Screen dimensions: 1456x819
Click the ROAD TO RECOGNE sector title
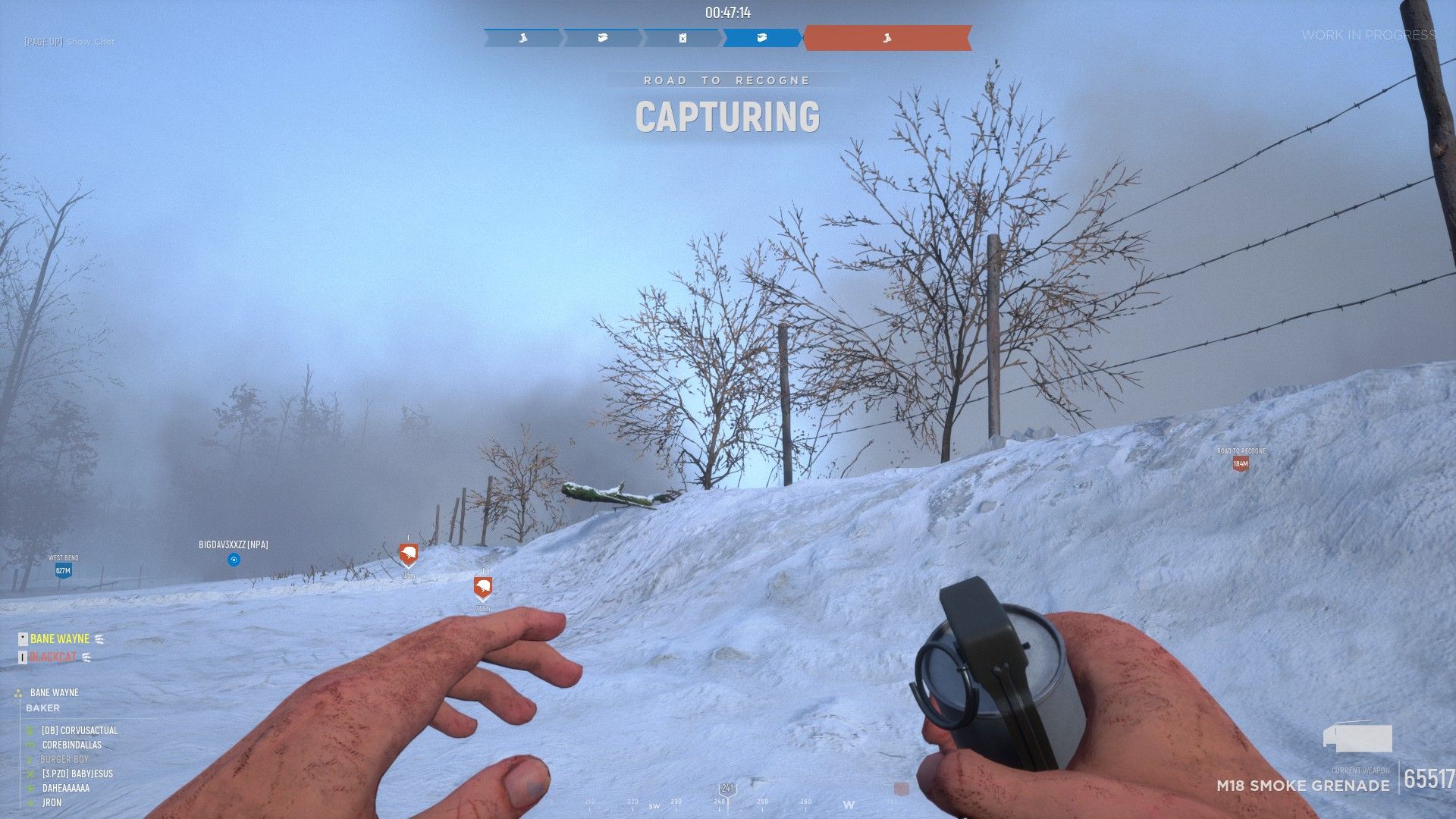pyautogui.click(x=726, y=80)
